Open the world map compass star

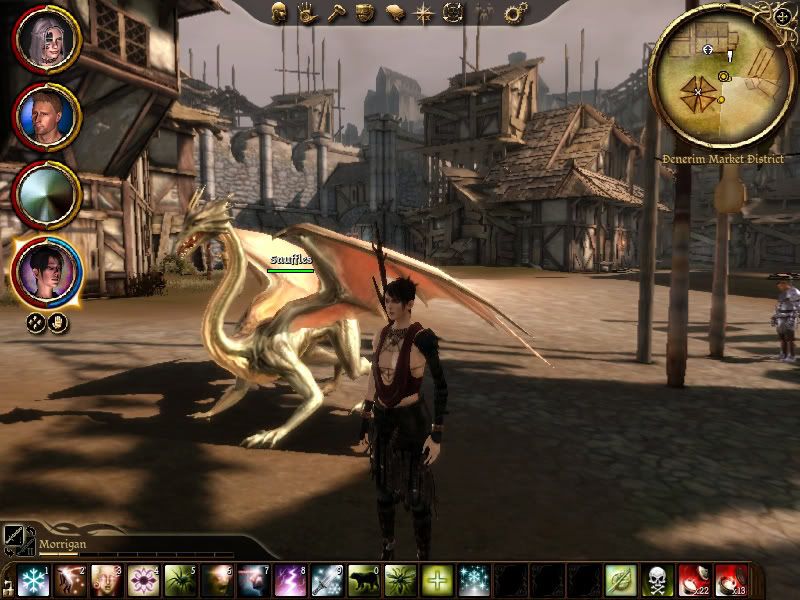tap(423, 13)
